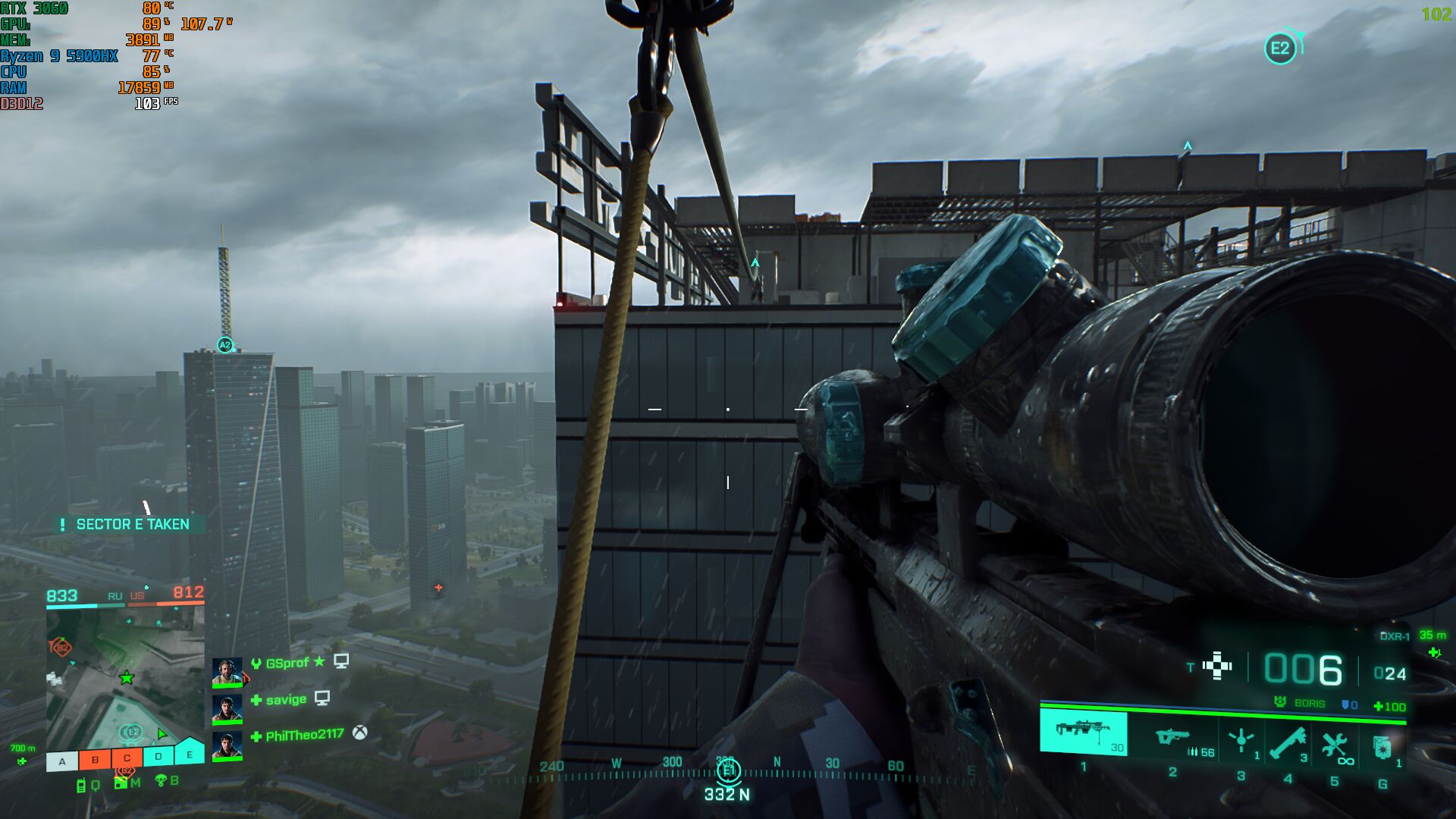Click the A2 objective marker on the tower
This screenshot has height=819, width=1456.
(224, 345)
